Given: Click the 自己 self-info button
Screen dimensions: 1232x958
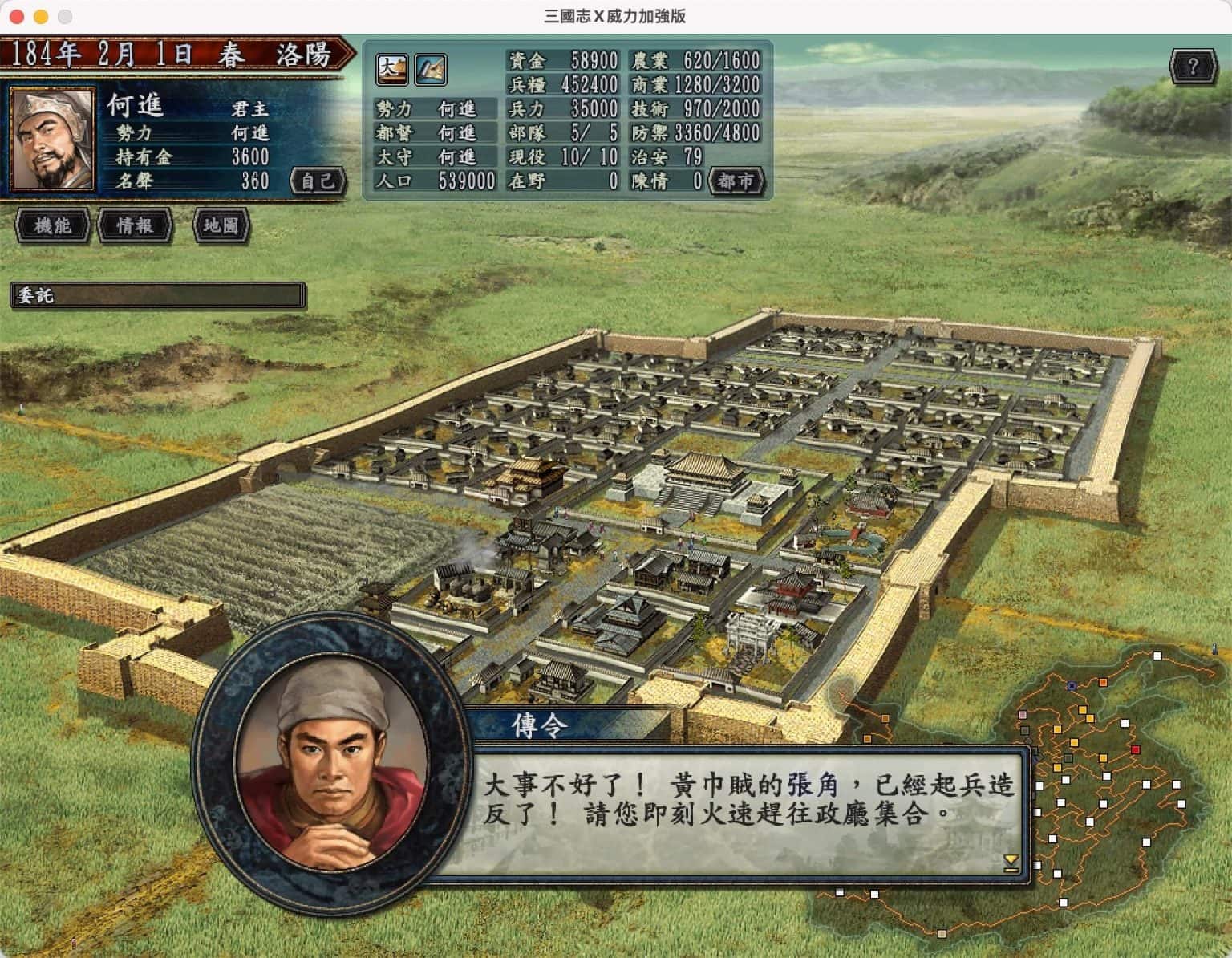Looking at the screenshot, I should click(x=318, y=181).
